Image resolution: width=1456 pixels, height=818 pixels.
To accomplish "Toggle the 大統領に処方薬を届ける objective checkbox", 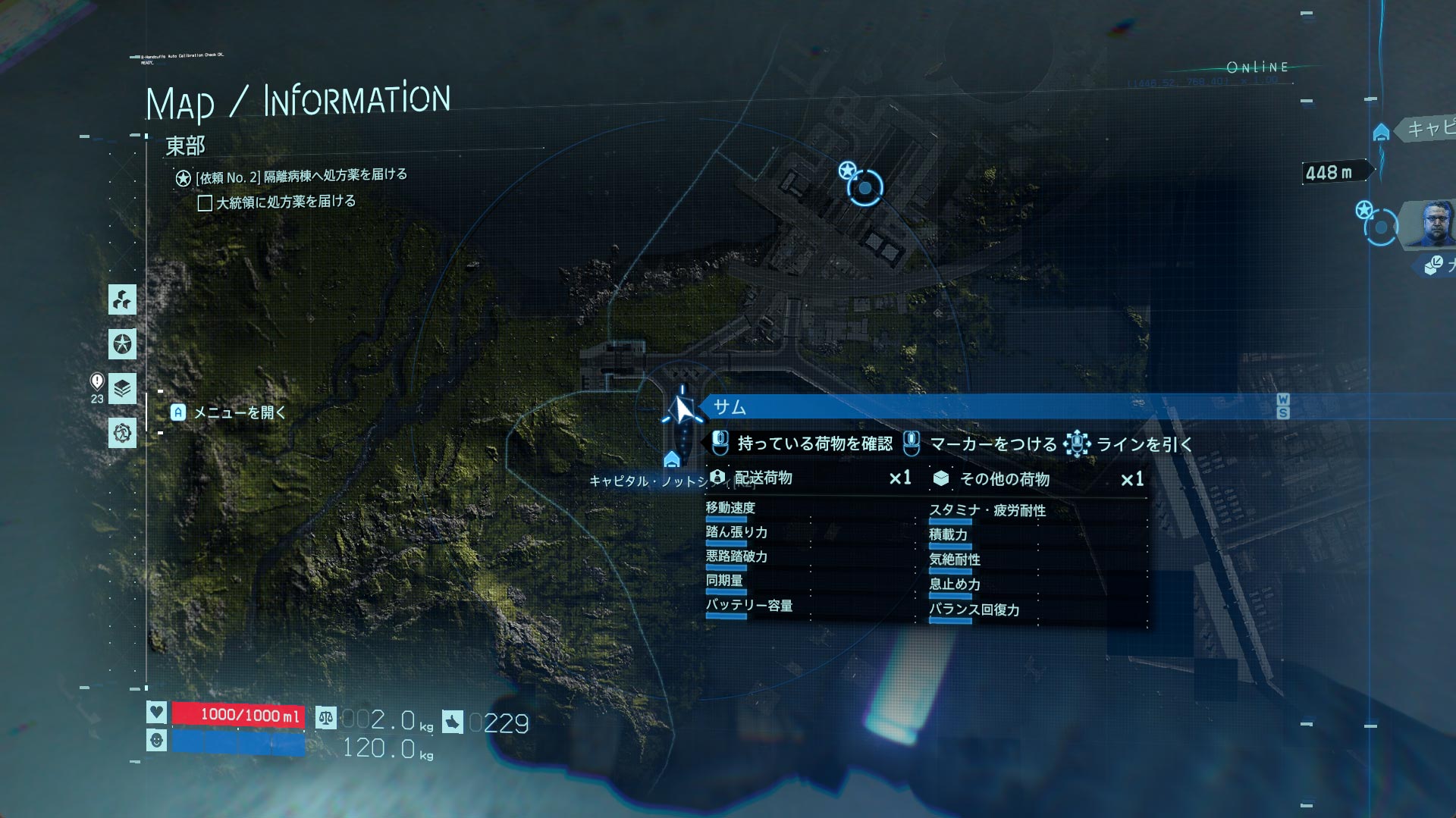I will click(x=205, y=203).
